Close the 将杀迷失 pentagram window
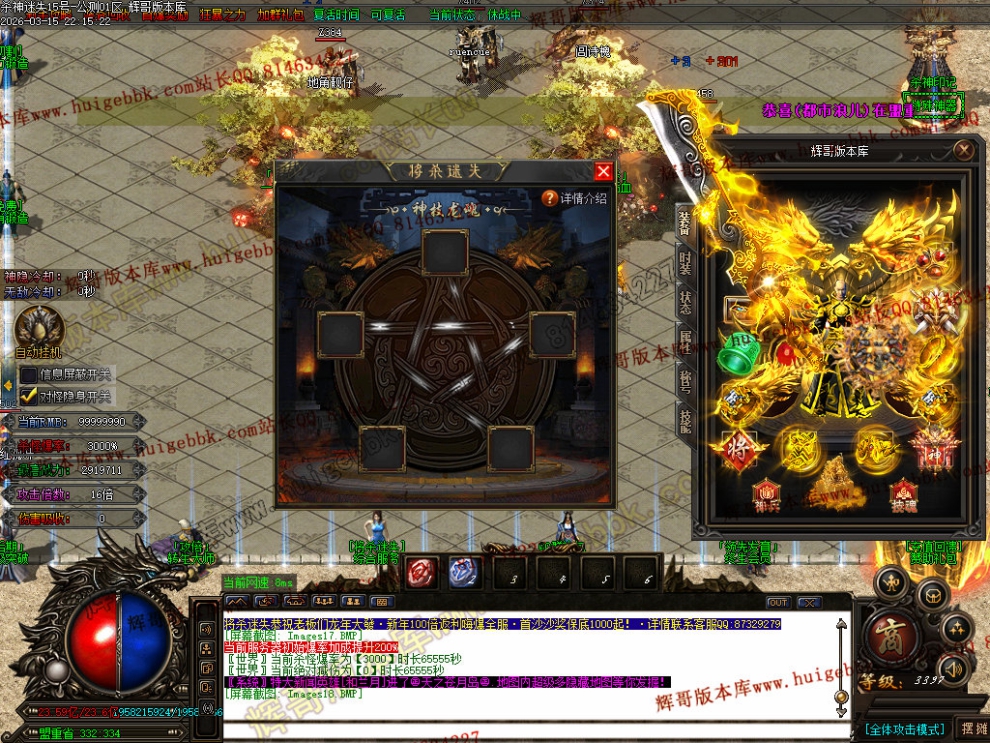This screenshot has height=743, width=990. pos(603,171)
